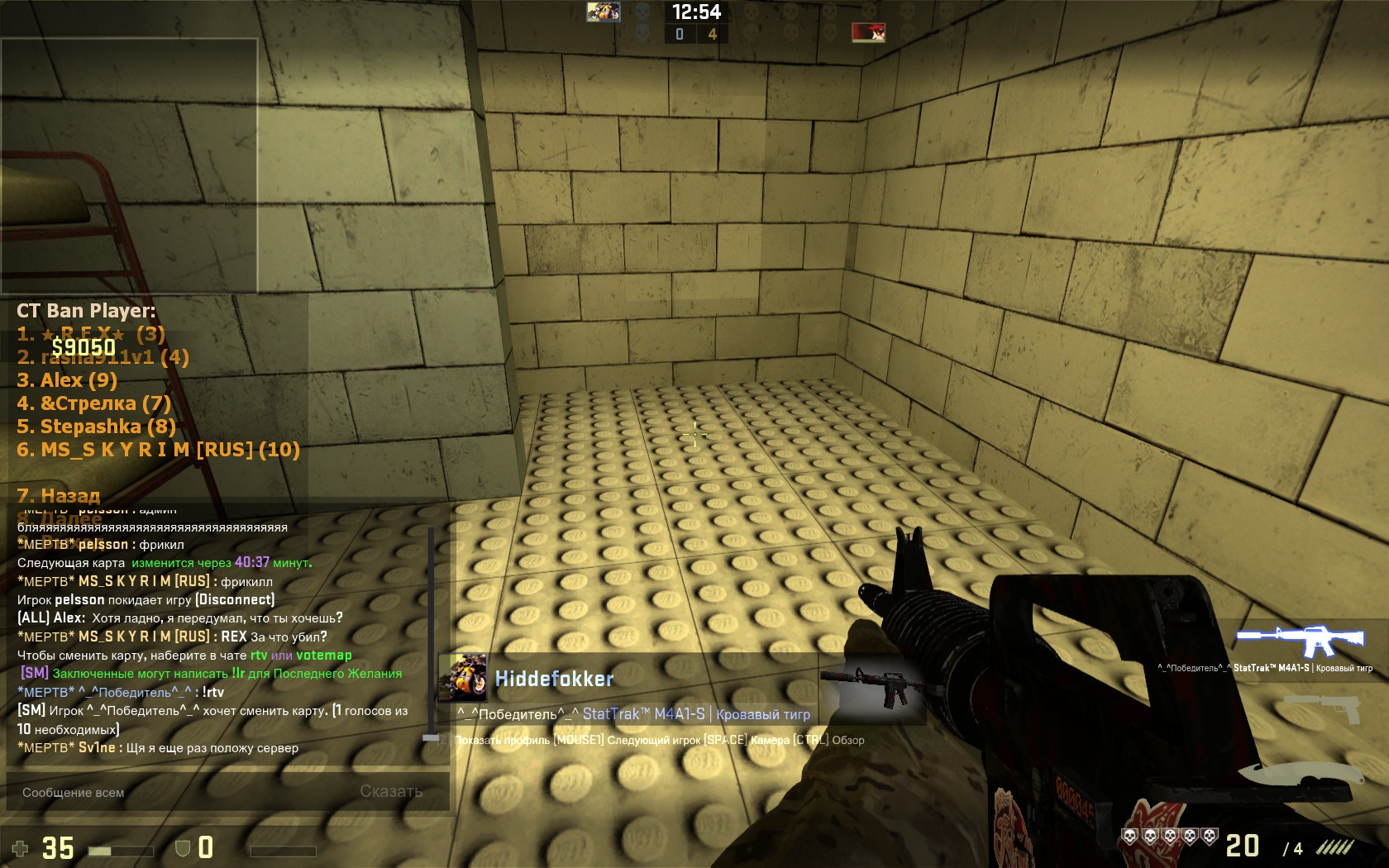
Task: Select the pistol weapon slot icon
Action: [1322, 708]
